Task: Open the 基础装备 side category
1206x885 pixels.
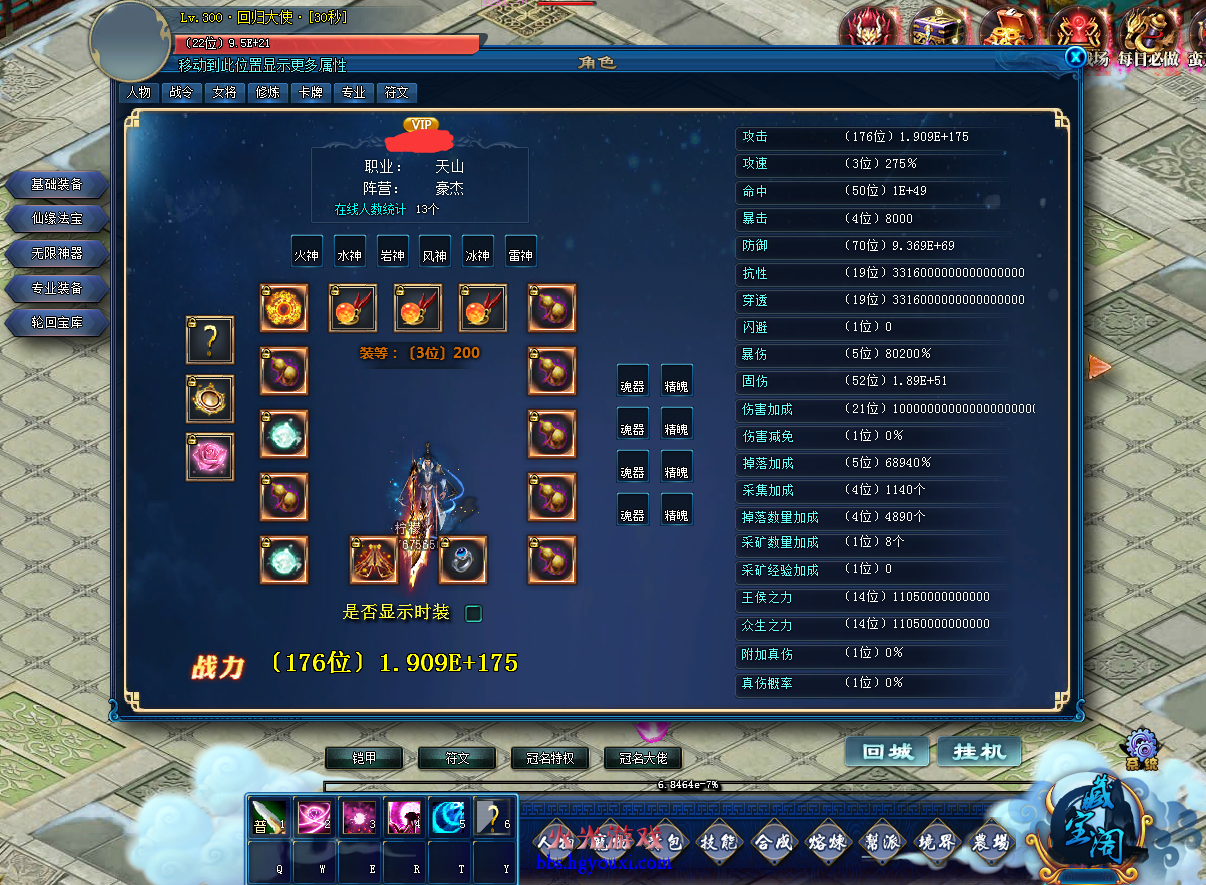Action: 57,185
